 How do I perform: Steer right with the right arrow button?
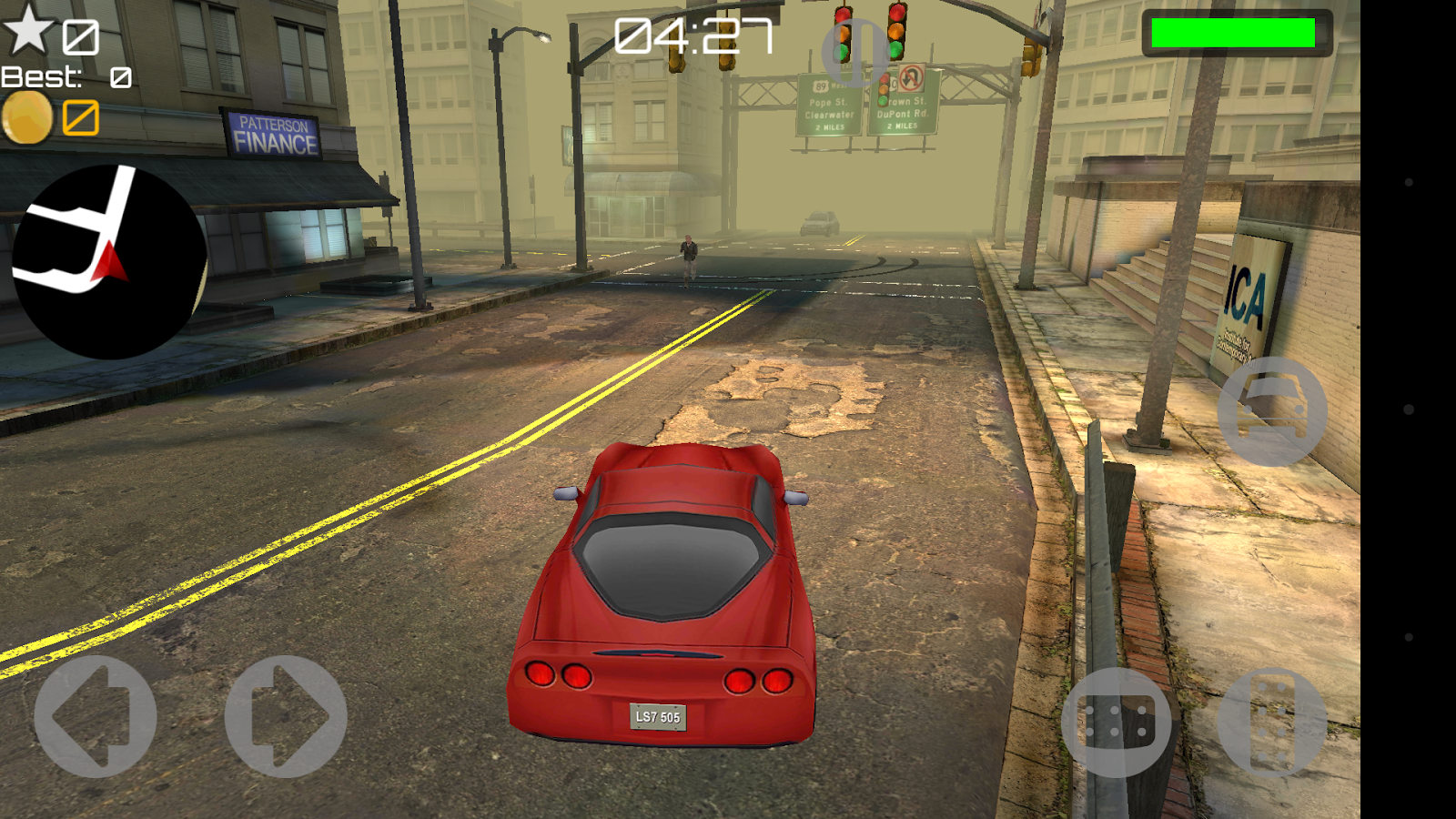pyautogui.click(x=286, y=716)
